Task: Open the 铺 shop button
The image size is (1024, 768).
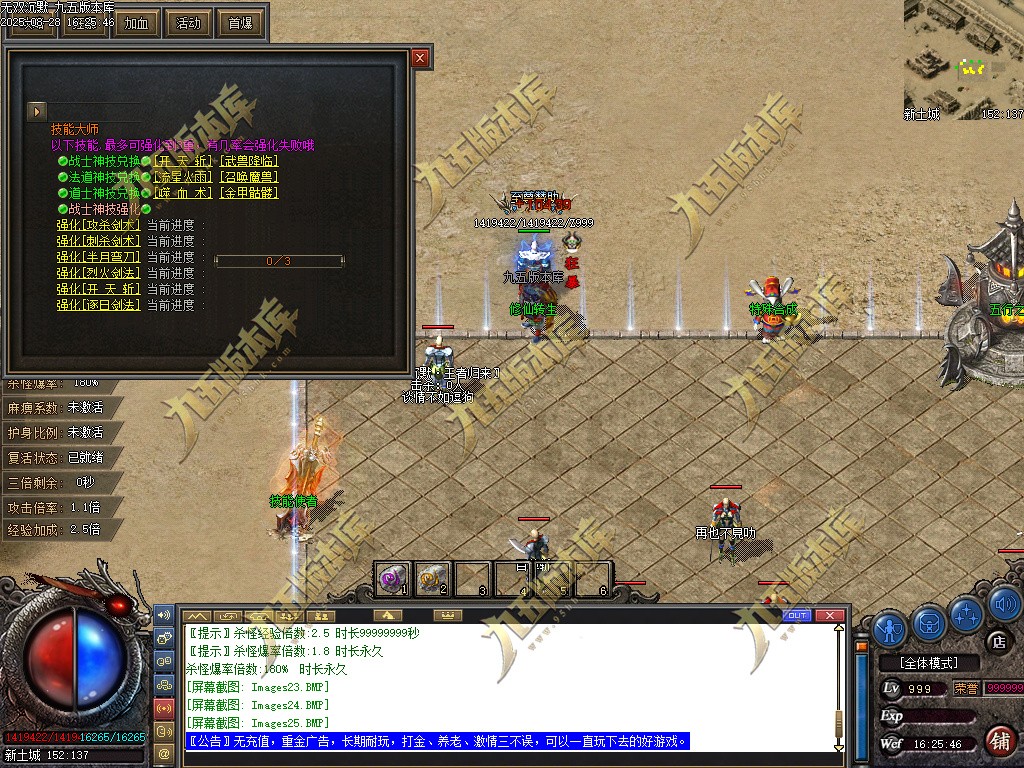Action: 997,740
